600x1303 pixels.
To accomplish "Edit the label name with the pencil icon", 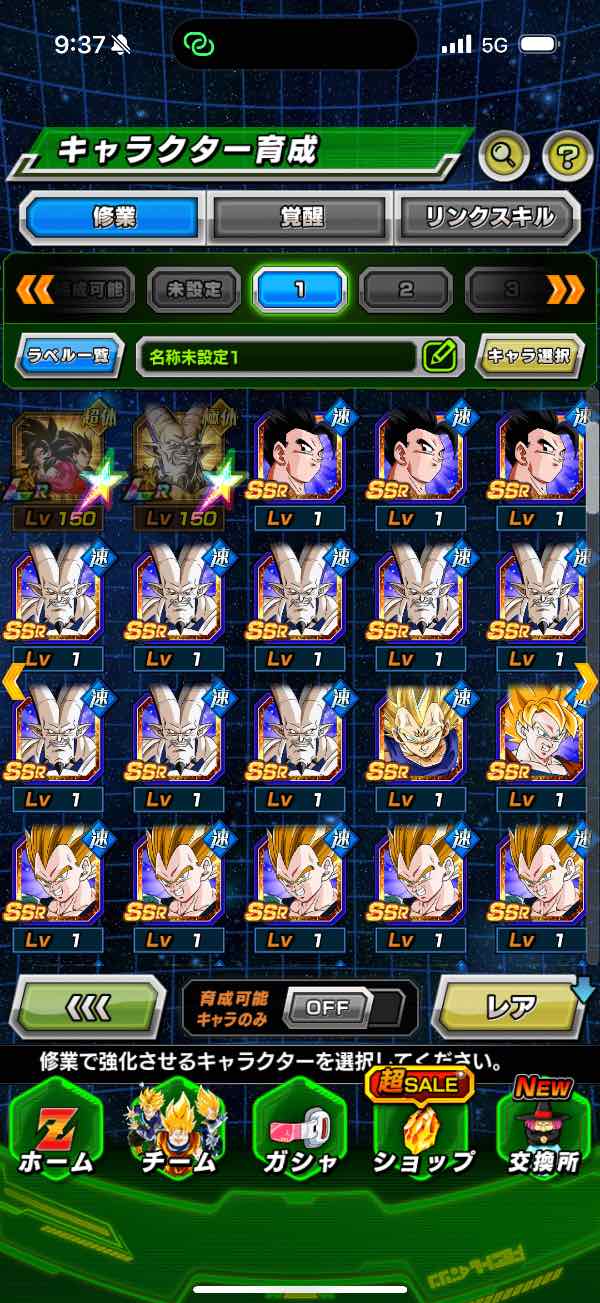I will [x=440, y=355].
